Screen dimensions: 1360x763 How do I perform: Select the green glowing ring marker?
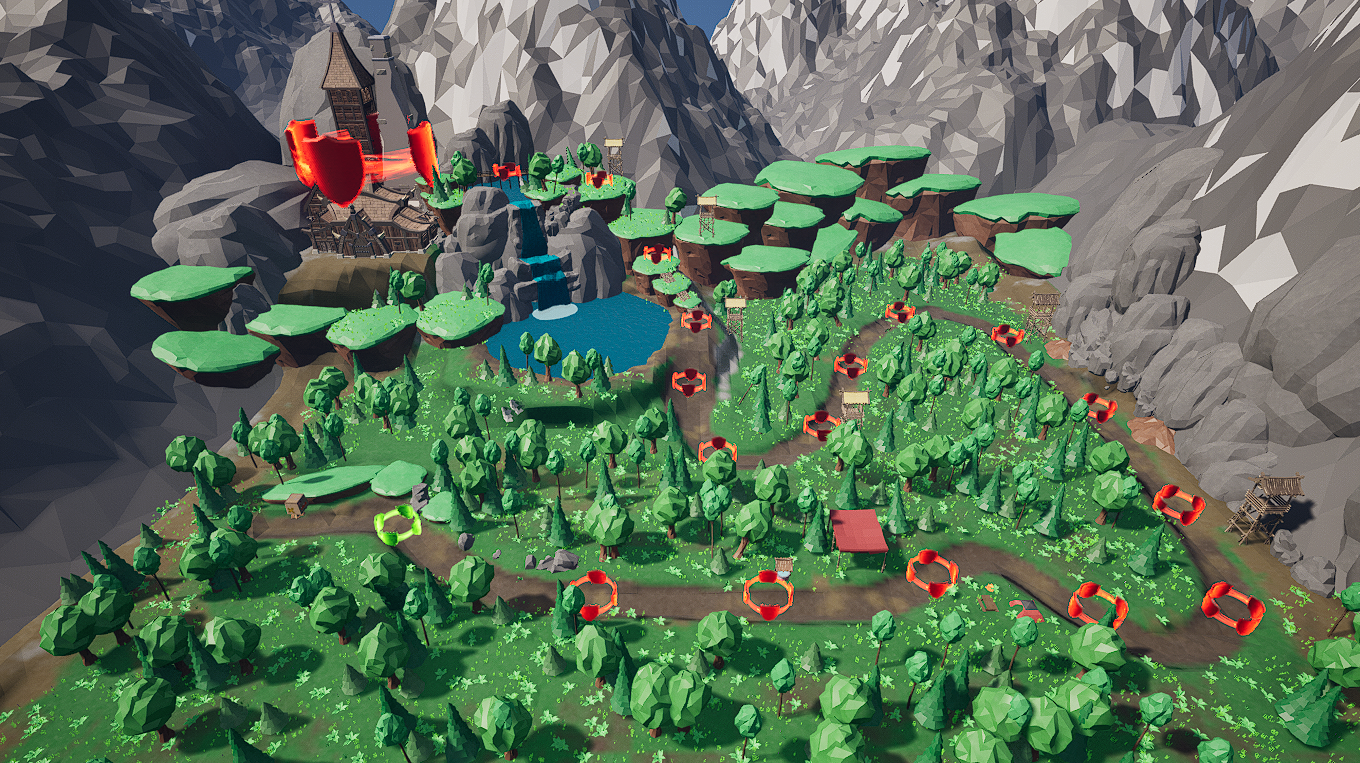pos(398,524)
